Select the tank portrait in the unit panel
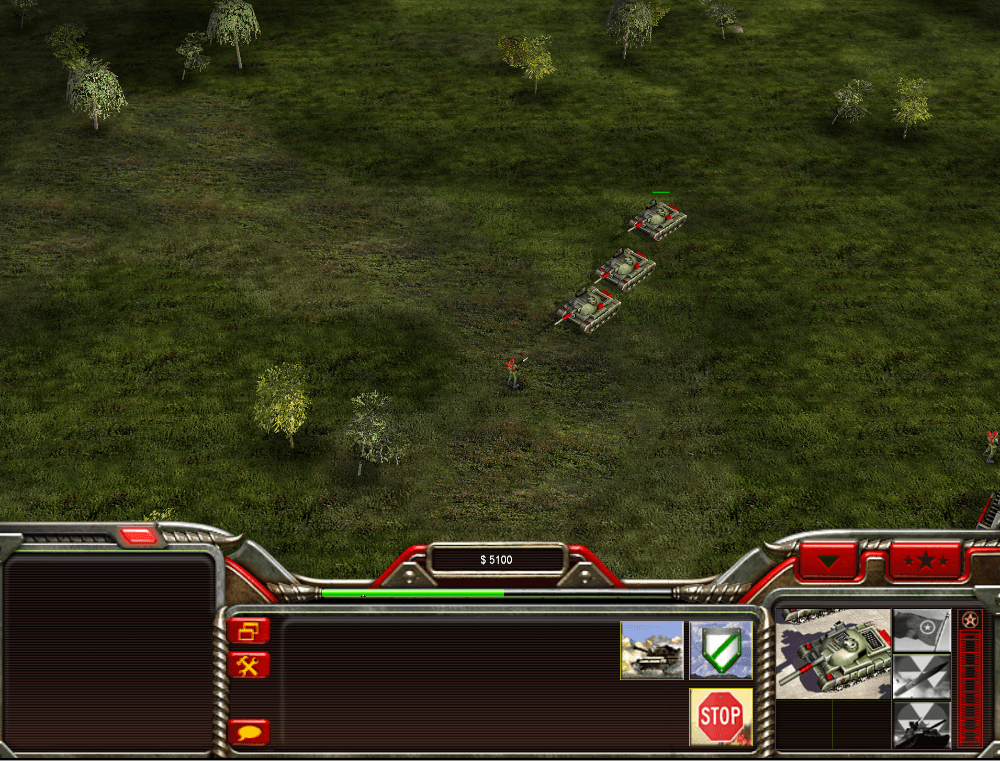 833,654
